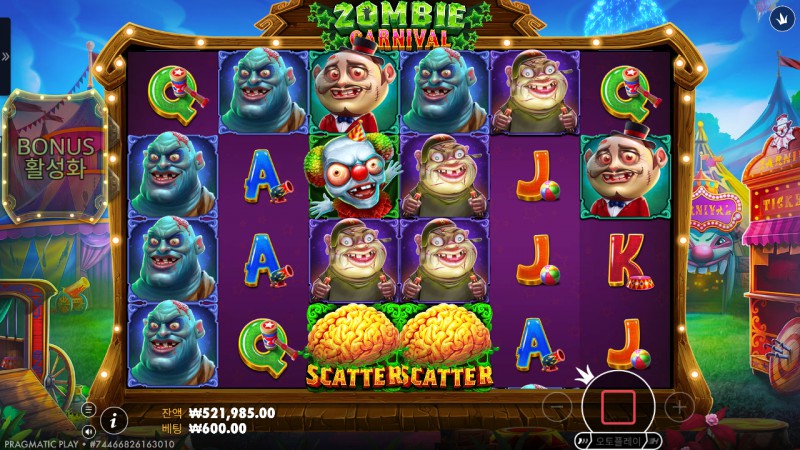Click the crown icon in the top corner

[780, 17]
